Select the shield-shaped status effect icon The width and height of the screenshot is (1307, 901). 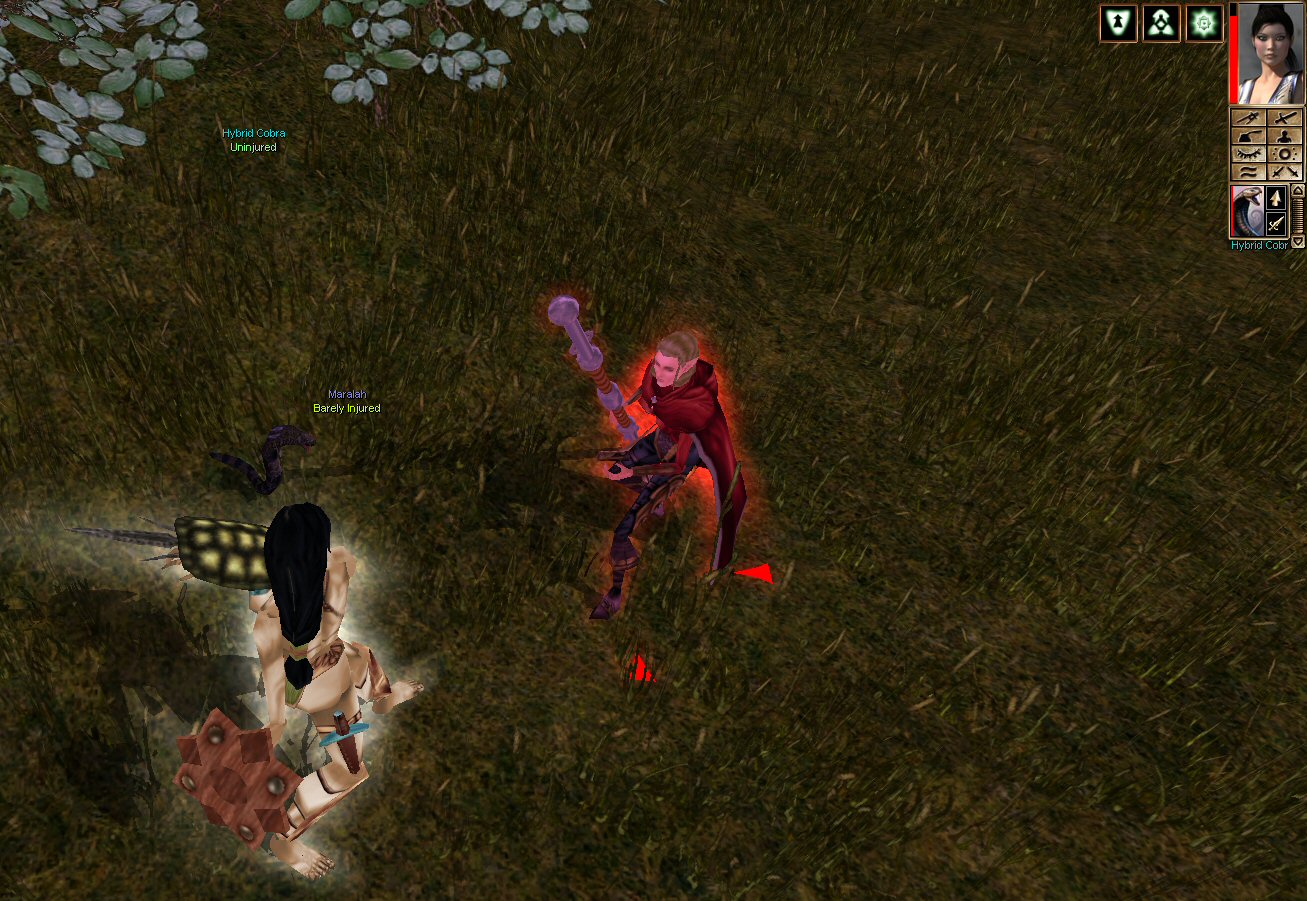(x=1118, y=23)
